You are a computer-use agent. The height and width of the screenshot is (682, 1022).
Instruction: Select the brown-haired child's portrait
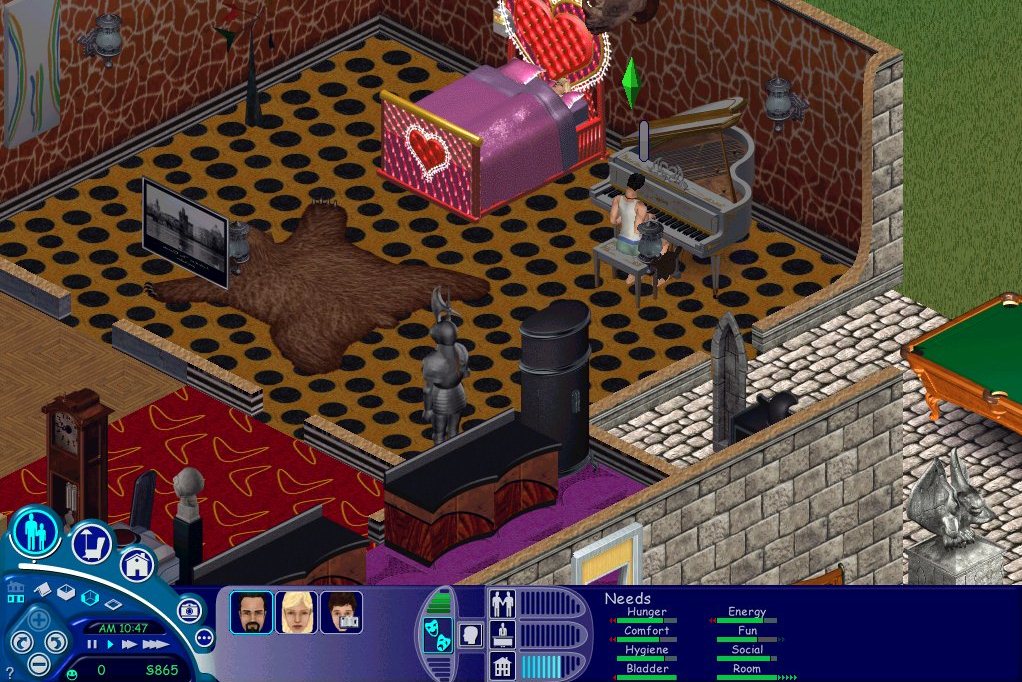pyautogui.click(x=341, y=612)
